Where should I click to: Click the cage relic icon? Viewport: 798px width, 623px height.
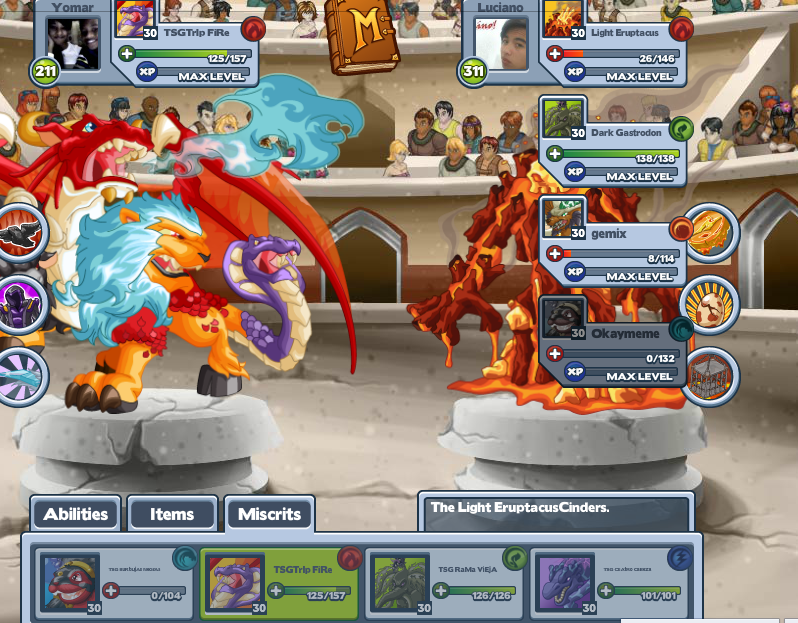point(710,376)
